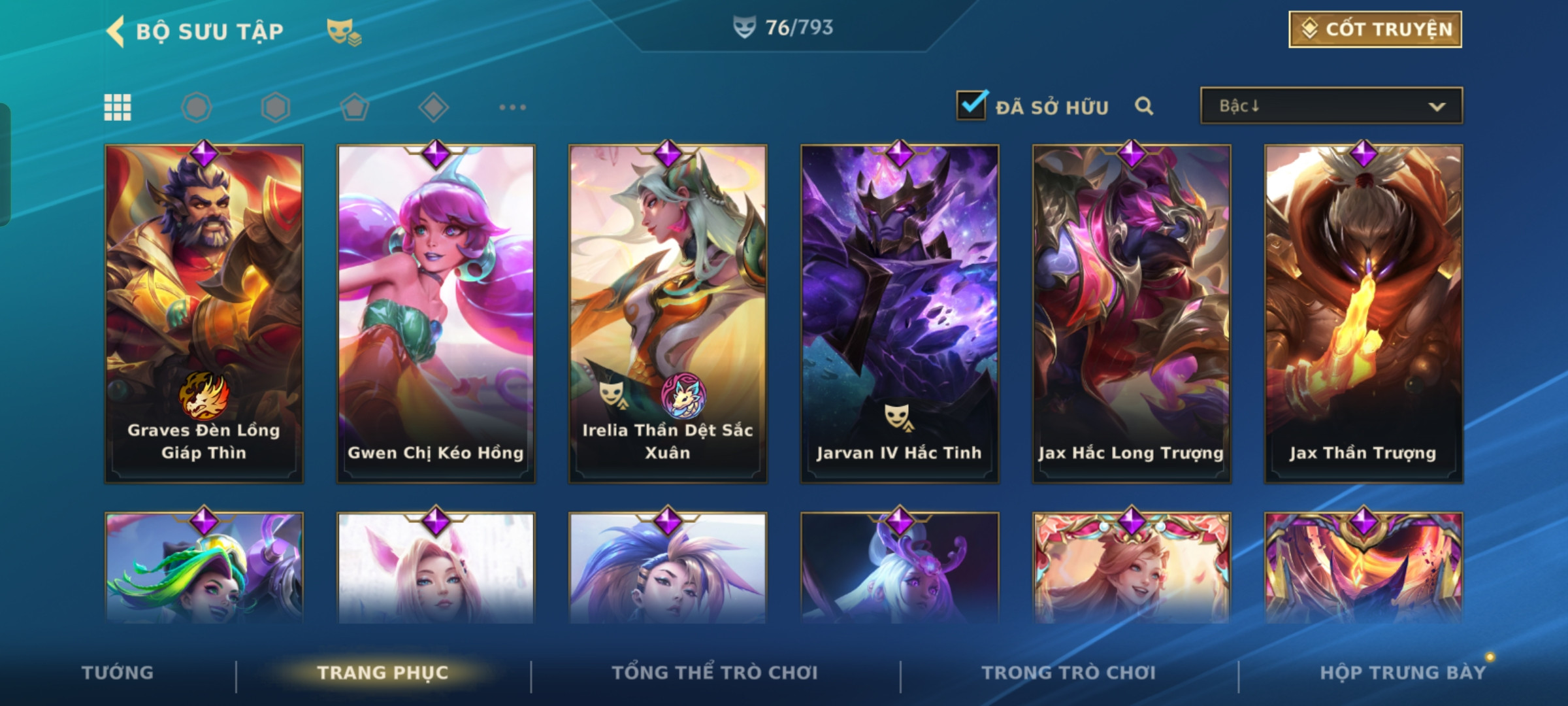View Jarvan IV Hắc Tinh skin
Viewport: 1568px width, 706px height.
(x=900, y=314)
